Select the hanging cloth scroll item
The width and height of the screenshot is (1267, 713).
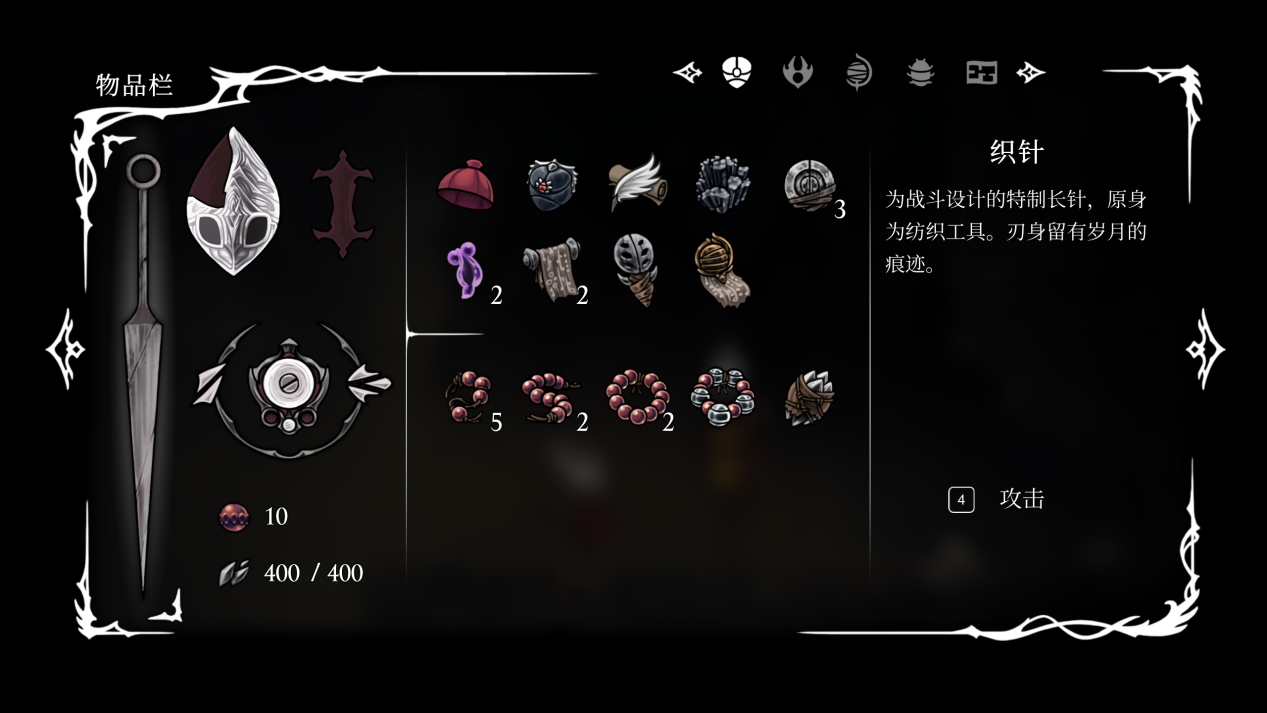(x=552, y=270)
